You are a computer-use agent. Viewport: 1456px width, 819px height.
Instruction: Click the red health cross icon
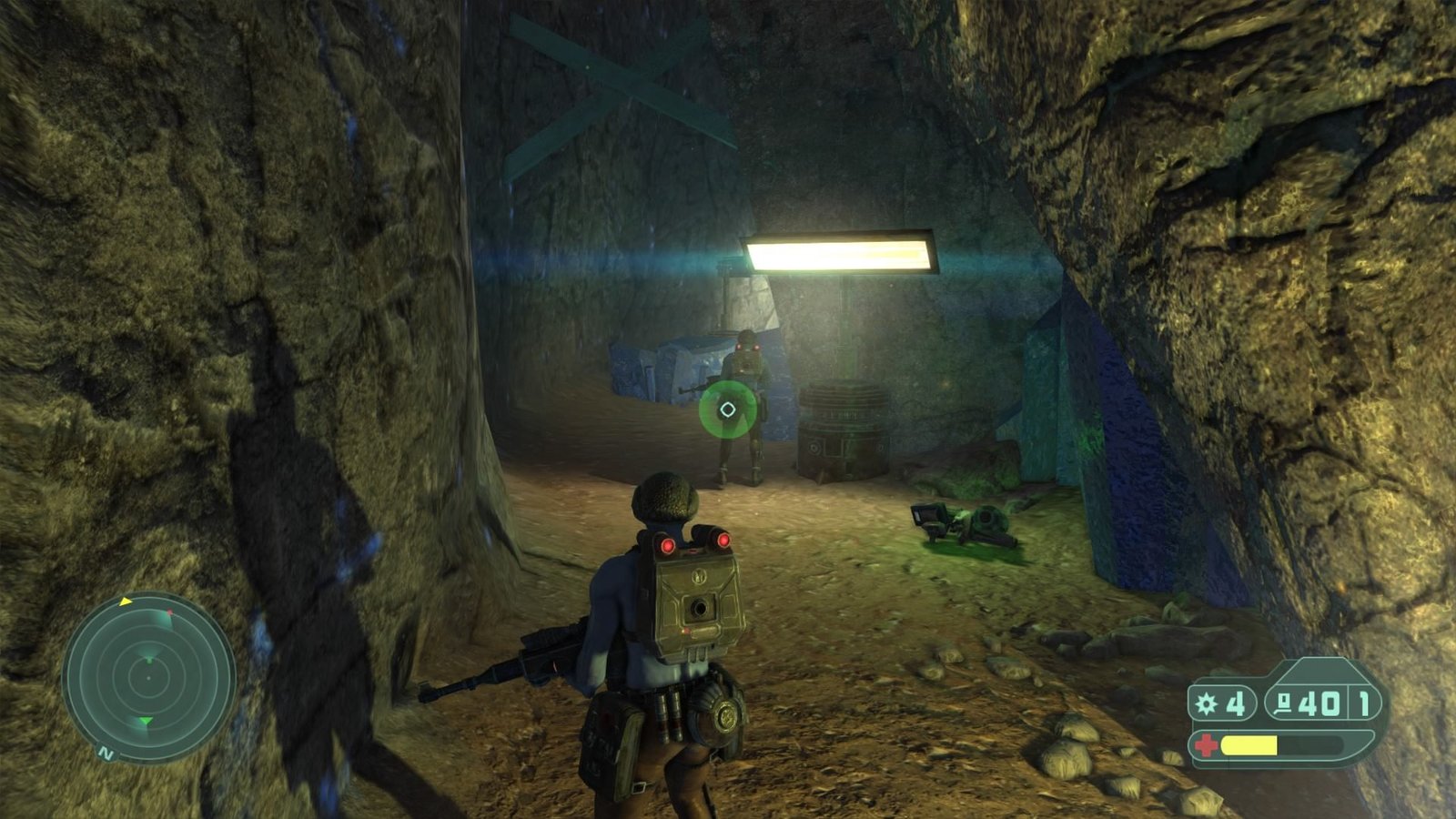[x=1206, y=744]
